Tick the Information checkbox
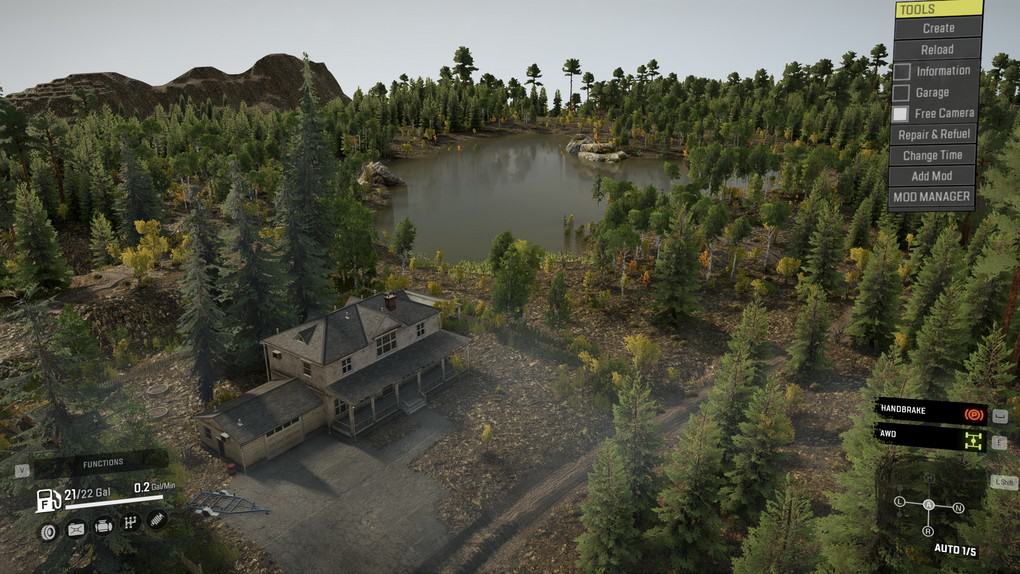Screen dimensions: 1020x574 pyautogui.click(x=902, y=71)
